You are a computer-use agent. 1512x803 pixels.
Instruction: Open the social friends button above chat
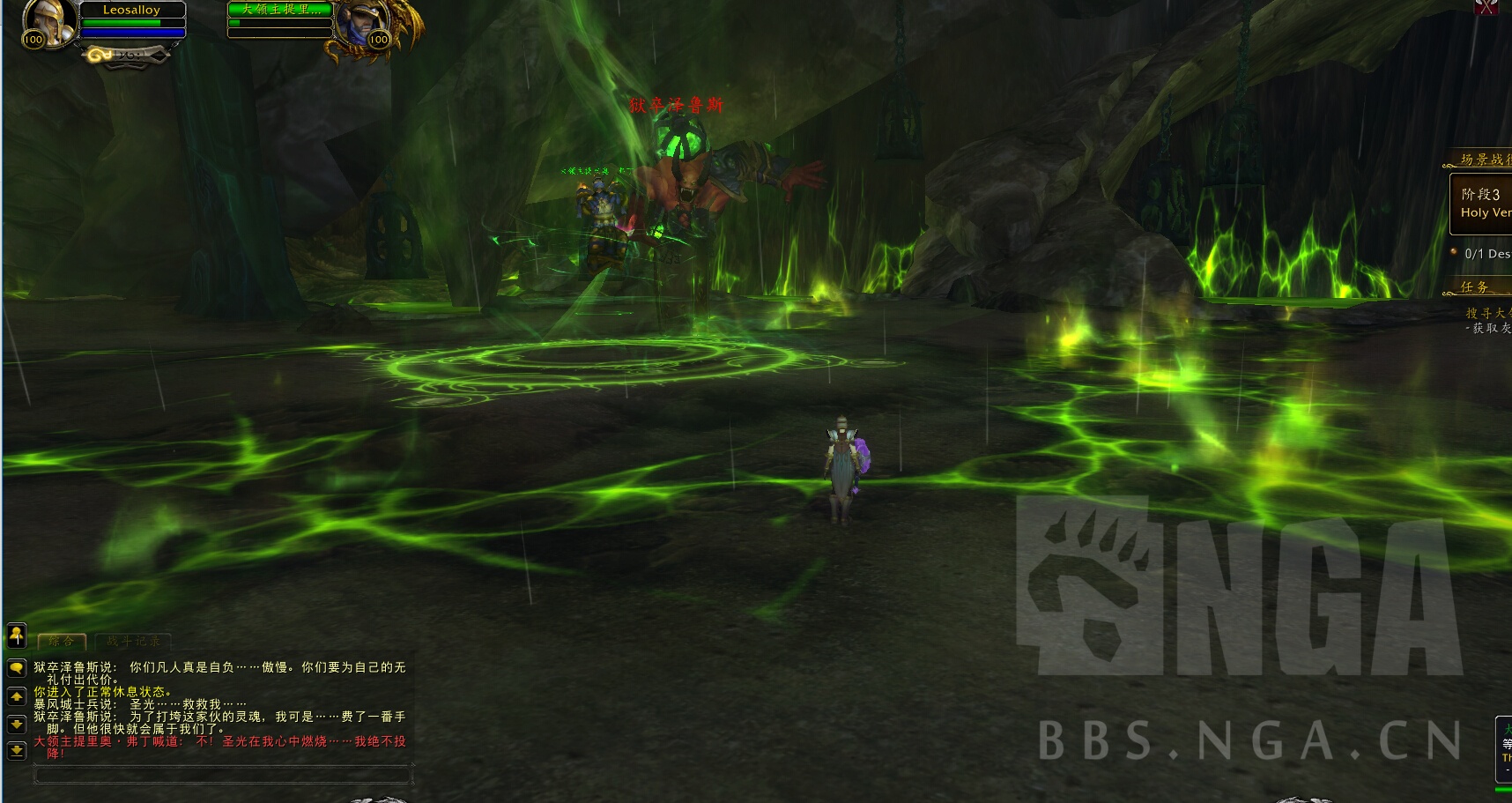point(17,634)
